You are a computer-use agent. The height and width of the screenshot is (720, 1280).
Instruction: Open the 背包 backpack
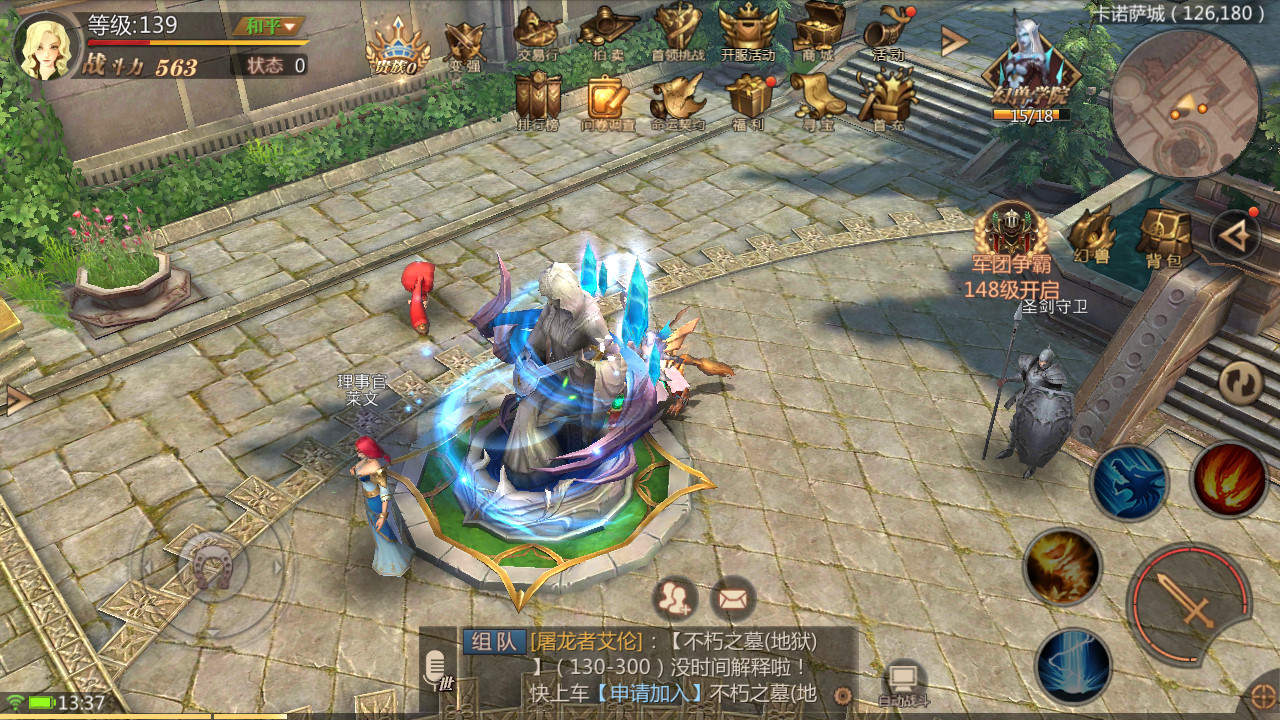1164,236
